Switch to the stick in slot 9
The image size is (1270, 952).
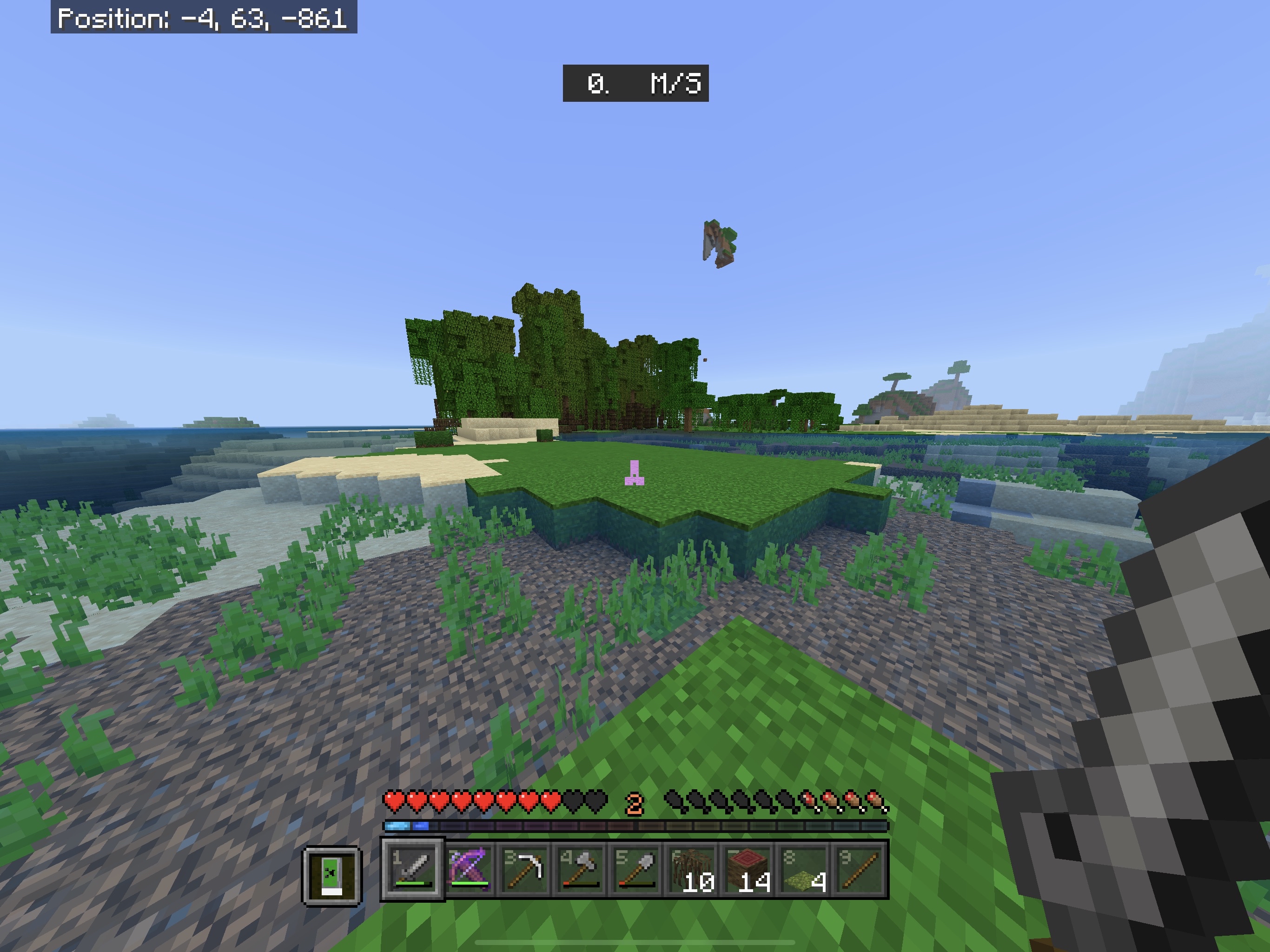859,869
